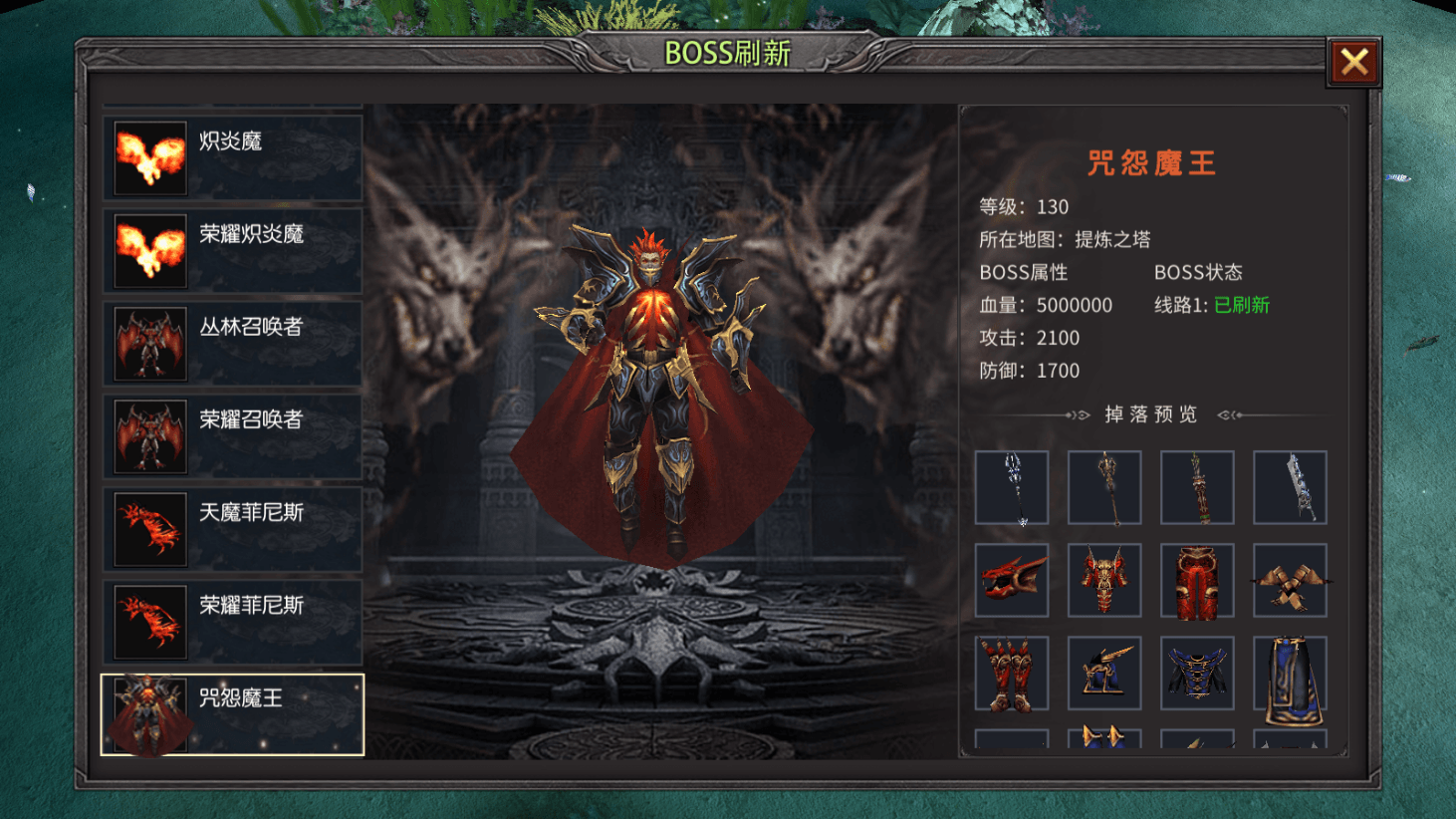Click the greatsword drop icon in drop preview
The image size is (1456, 819).
[1290, 488]
